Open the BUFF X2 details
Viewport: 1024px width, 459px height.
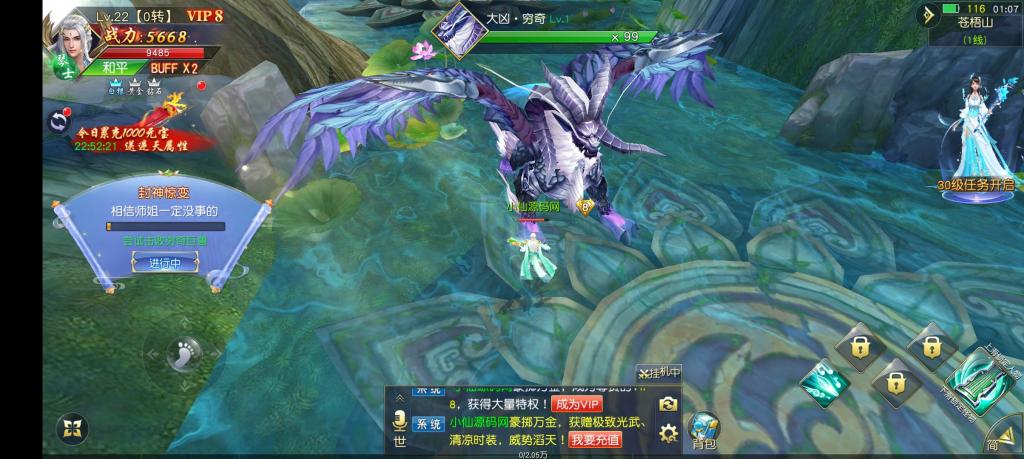(x=174, y=67)
